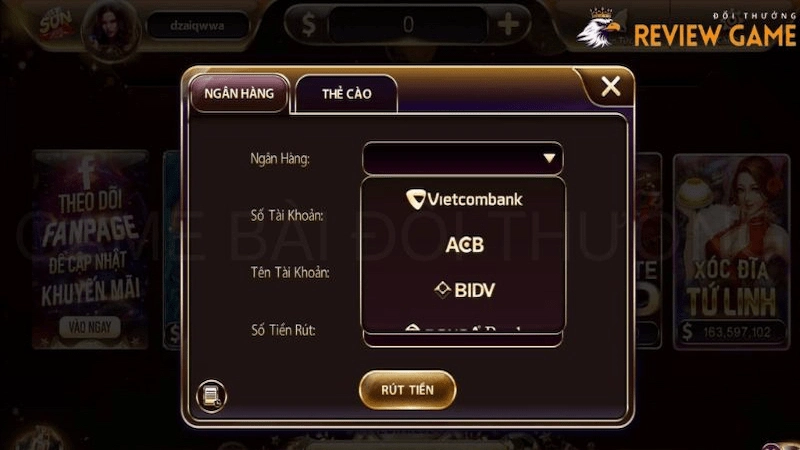Viewport: 800px width, 450px height.
Task: Toggle the Ngân Hàng bank dropdown
Action: (x=547, y=158)
